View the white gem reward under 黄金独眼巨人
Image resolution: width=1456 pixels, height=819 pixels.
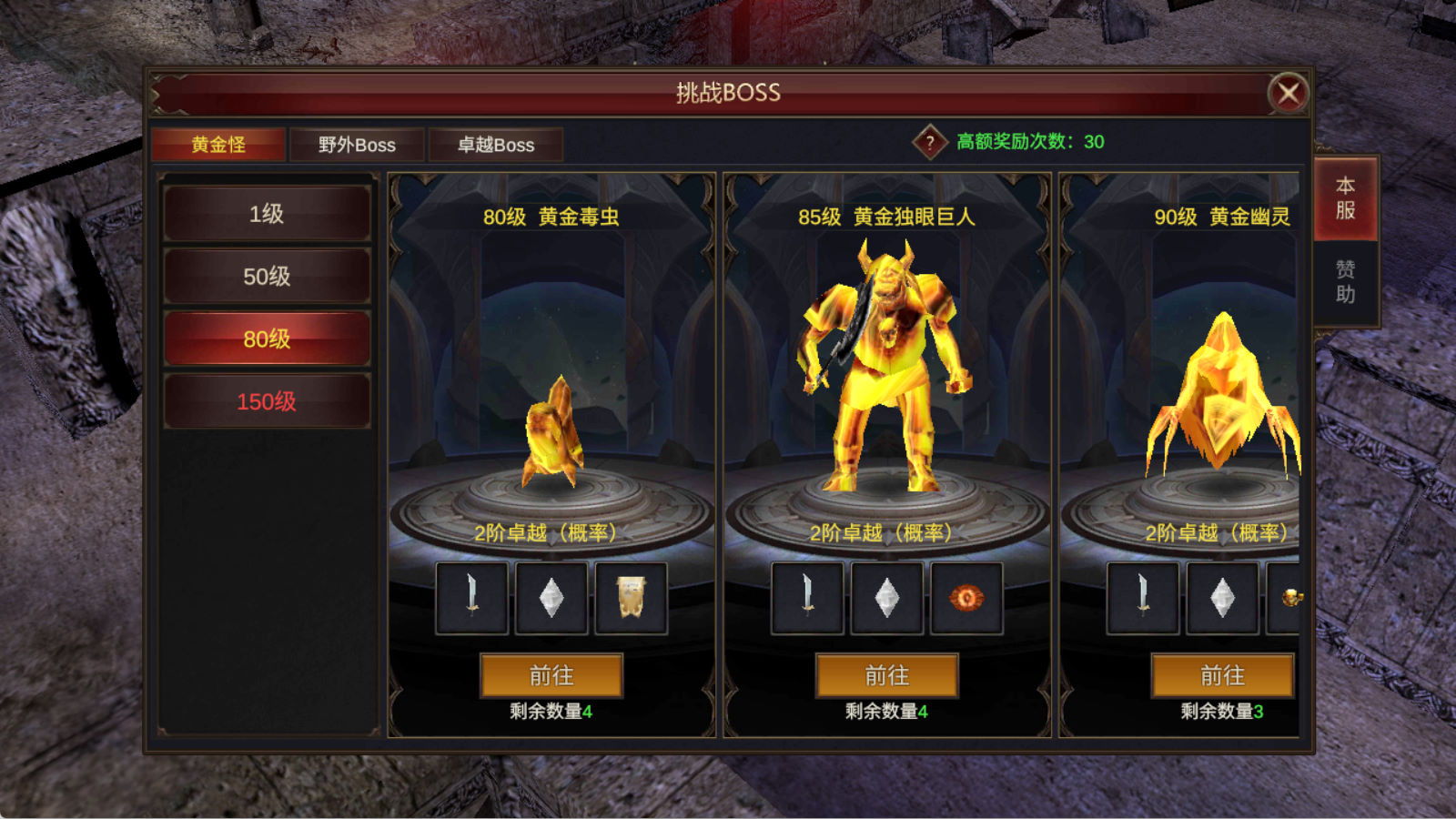[x=887, y=598]
